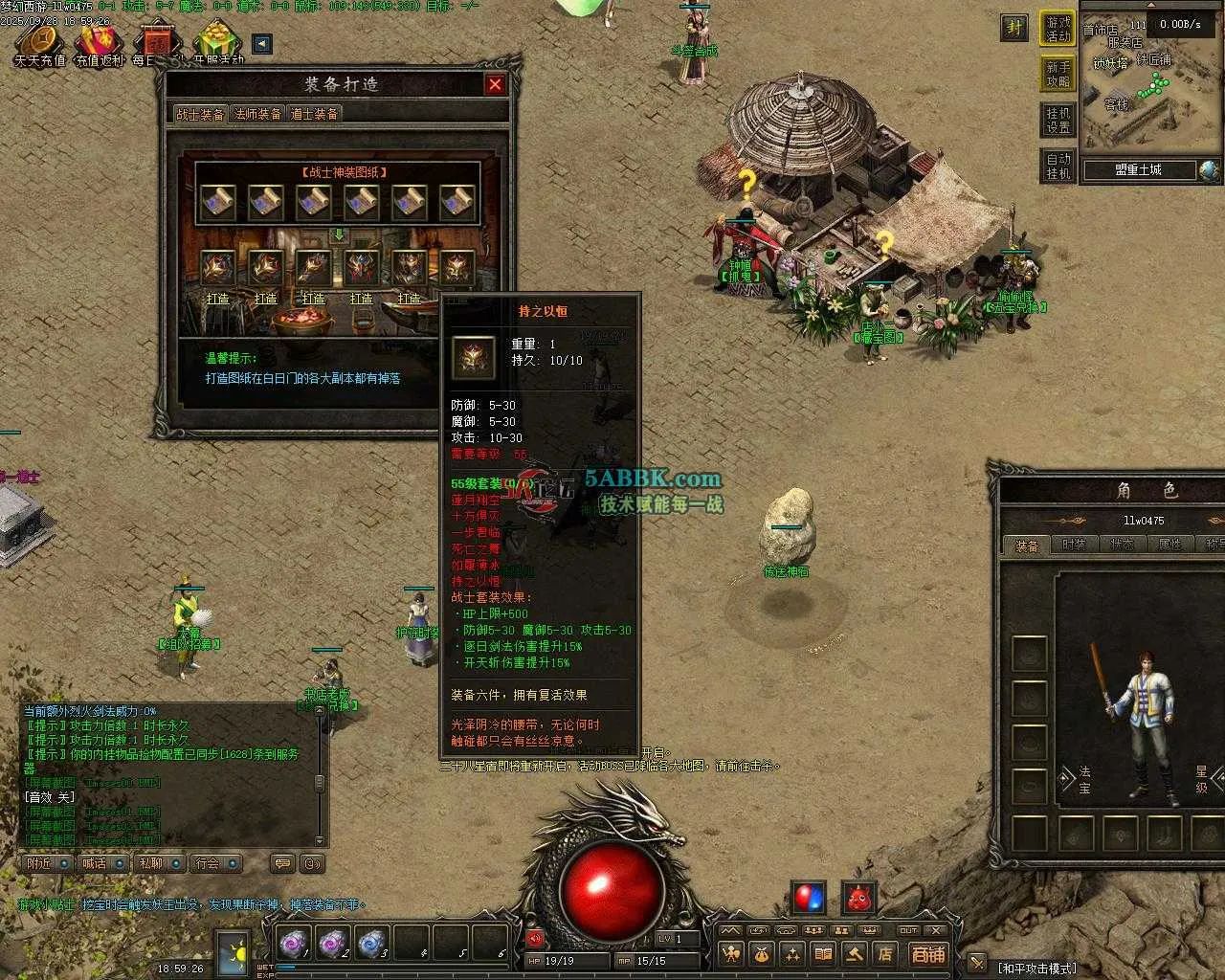Click the red demon face icon
The height and width of the screenshot is (980, 1225).
(x=859, y=898)
